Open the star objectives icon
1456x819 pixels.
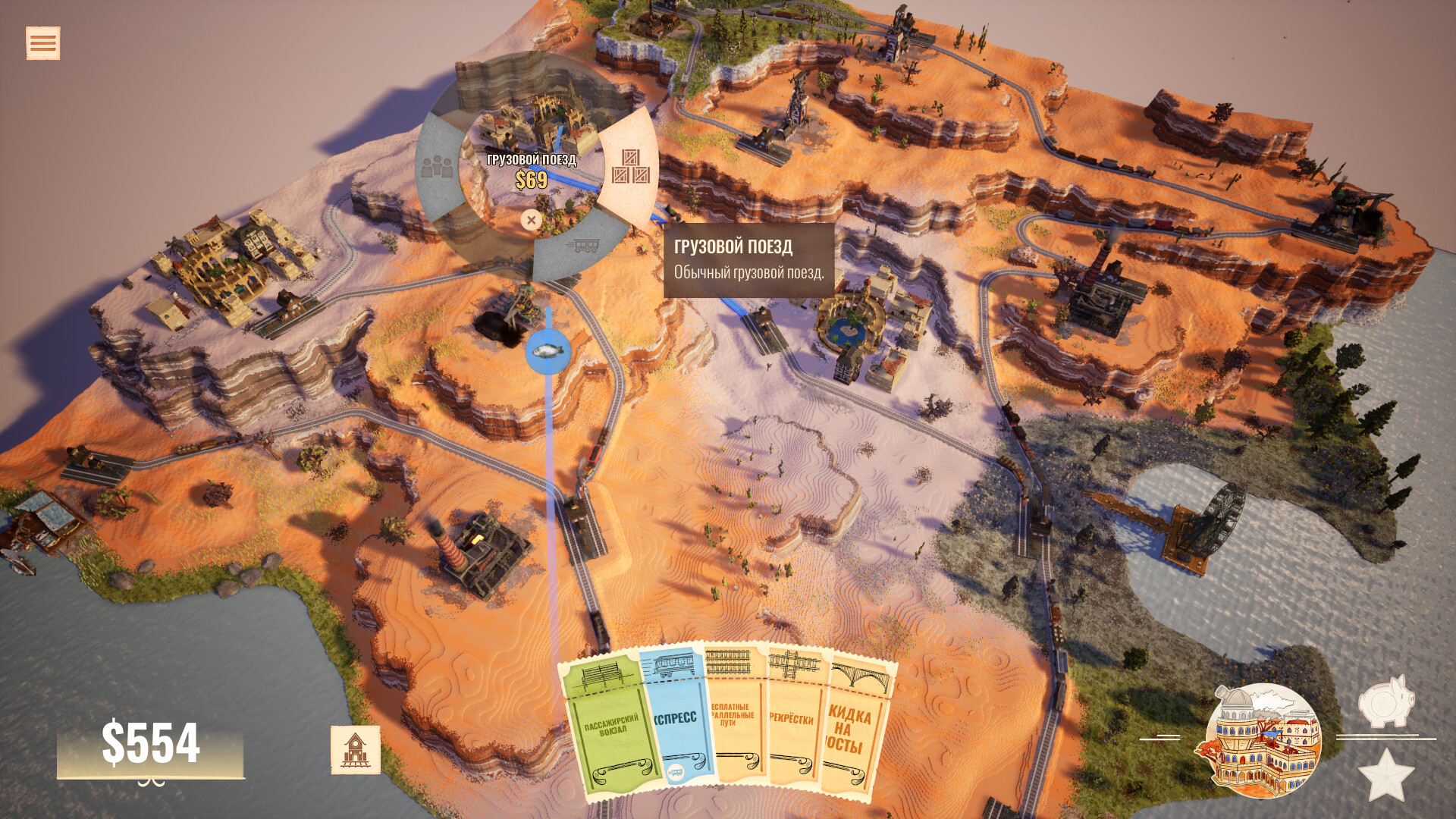1385,775
